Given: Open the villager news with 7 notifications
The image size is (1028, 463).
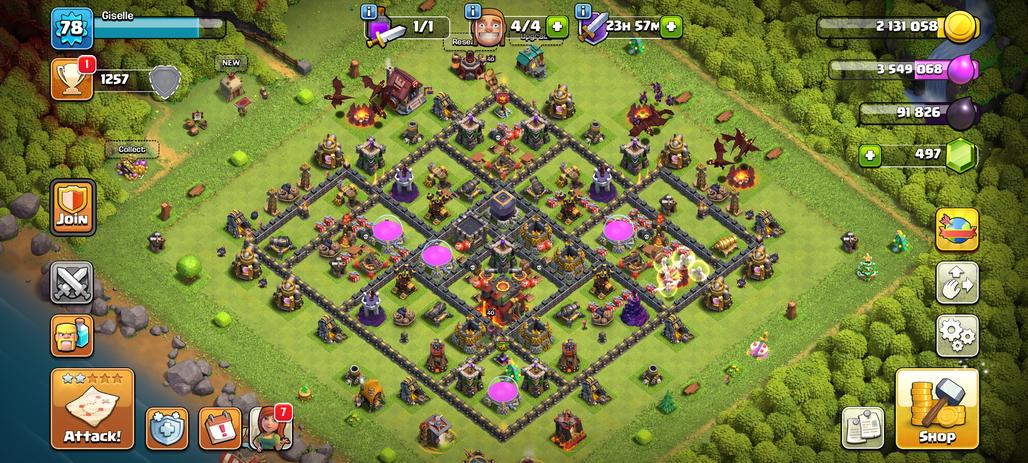Looking at the screenshot, I should point(268,428).
